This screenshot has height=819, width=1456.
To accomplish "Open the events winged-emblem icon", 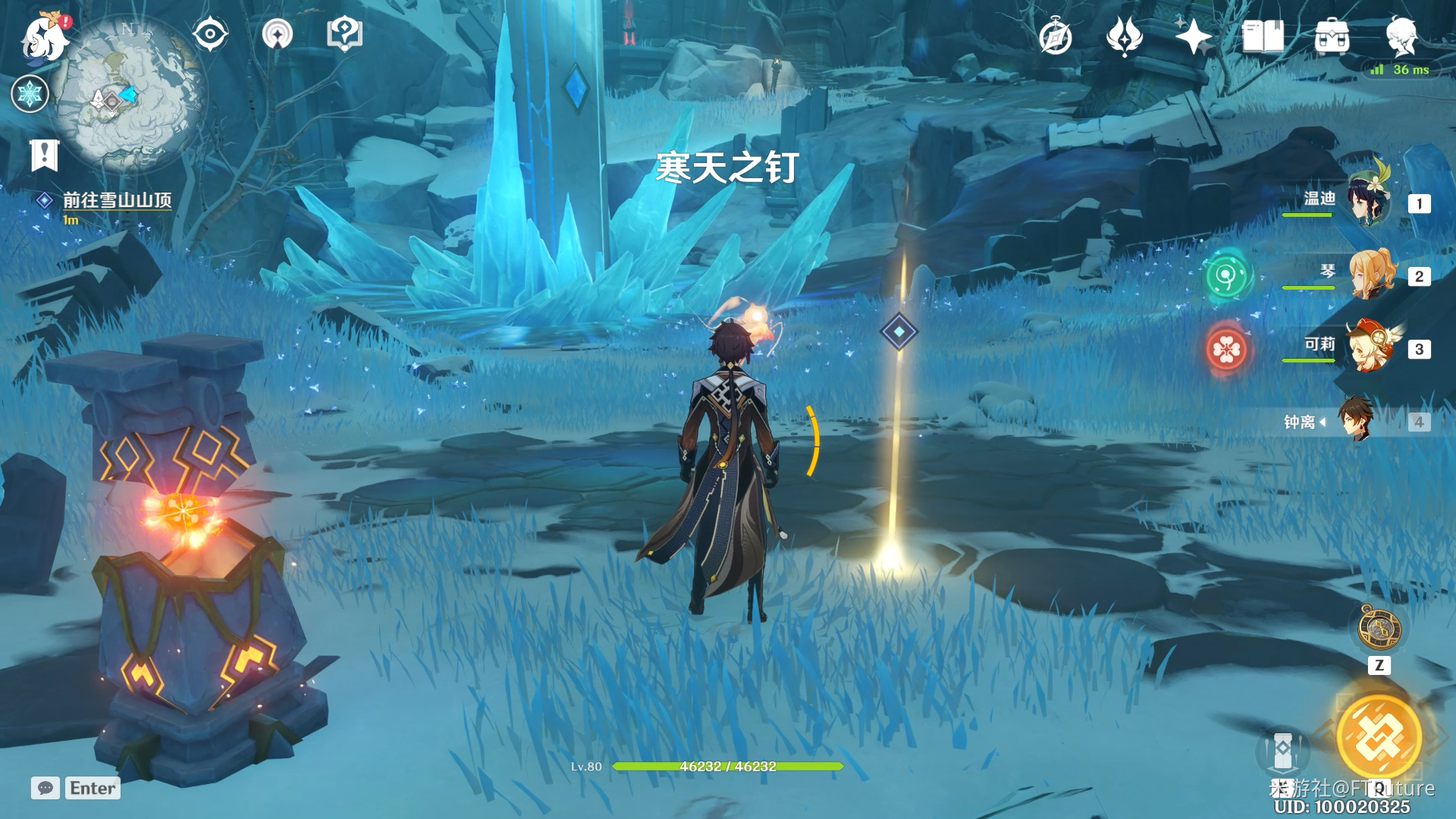I will click(1124, 36).
